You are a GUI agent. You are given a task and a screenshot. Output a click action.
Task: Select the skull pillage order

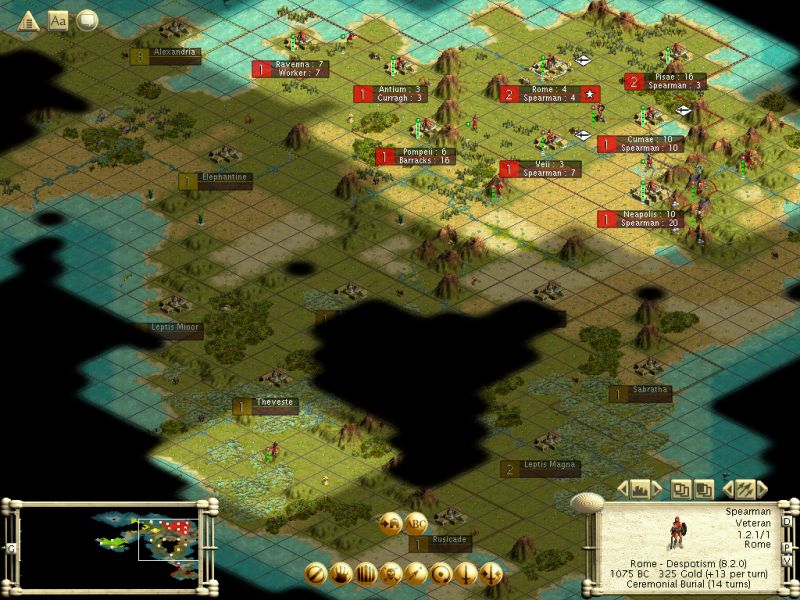(x=391, y=574)
